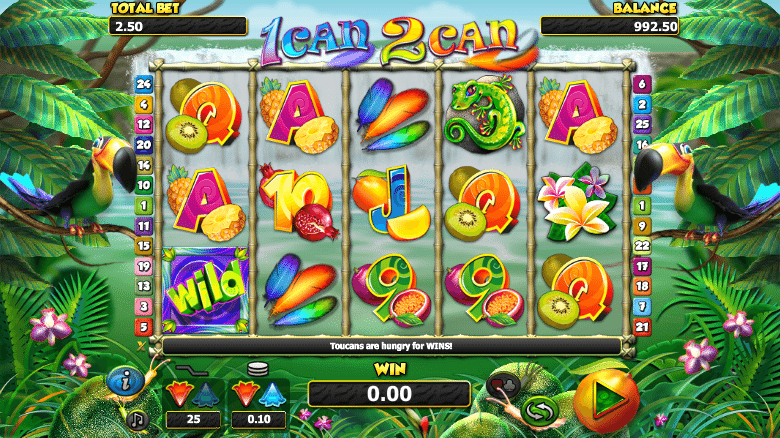This screenshot has height=438, width=780.
Task: Raise the coin value with blue arrow
Action: click(273, 391)
